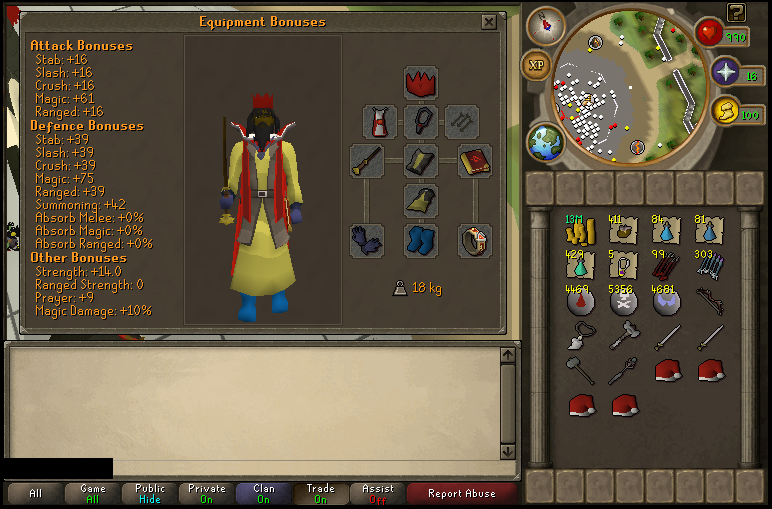Activate the prayer orb

pyautogui.click(x=724, y=72)
